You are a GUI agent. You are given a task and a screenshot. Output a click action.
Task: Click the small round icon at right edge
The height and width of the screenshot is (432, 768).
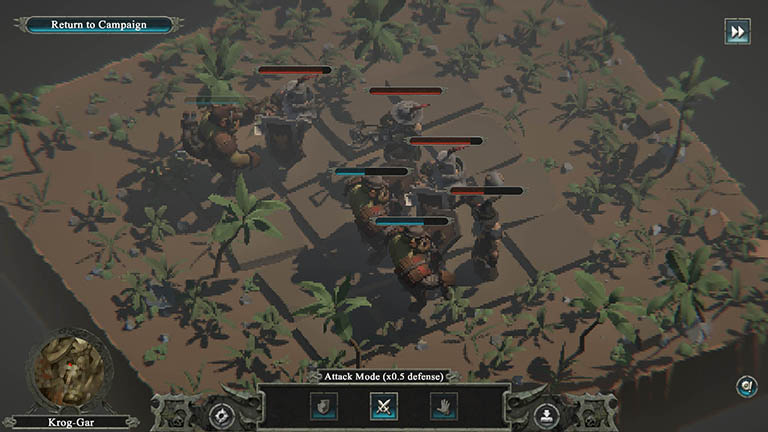(x=747, y=386)
